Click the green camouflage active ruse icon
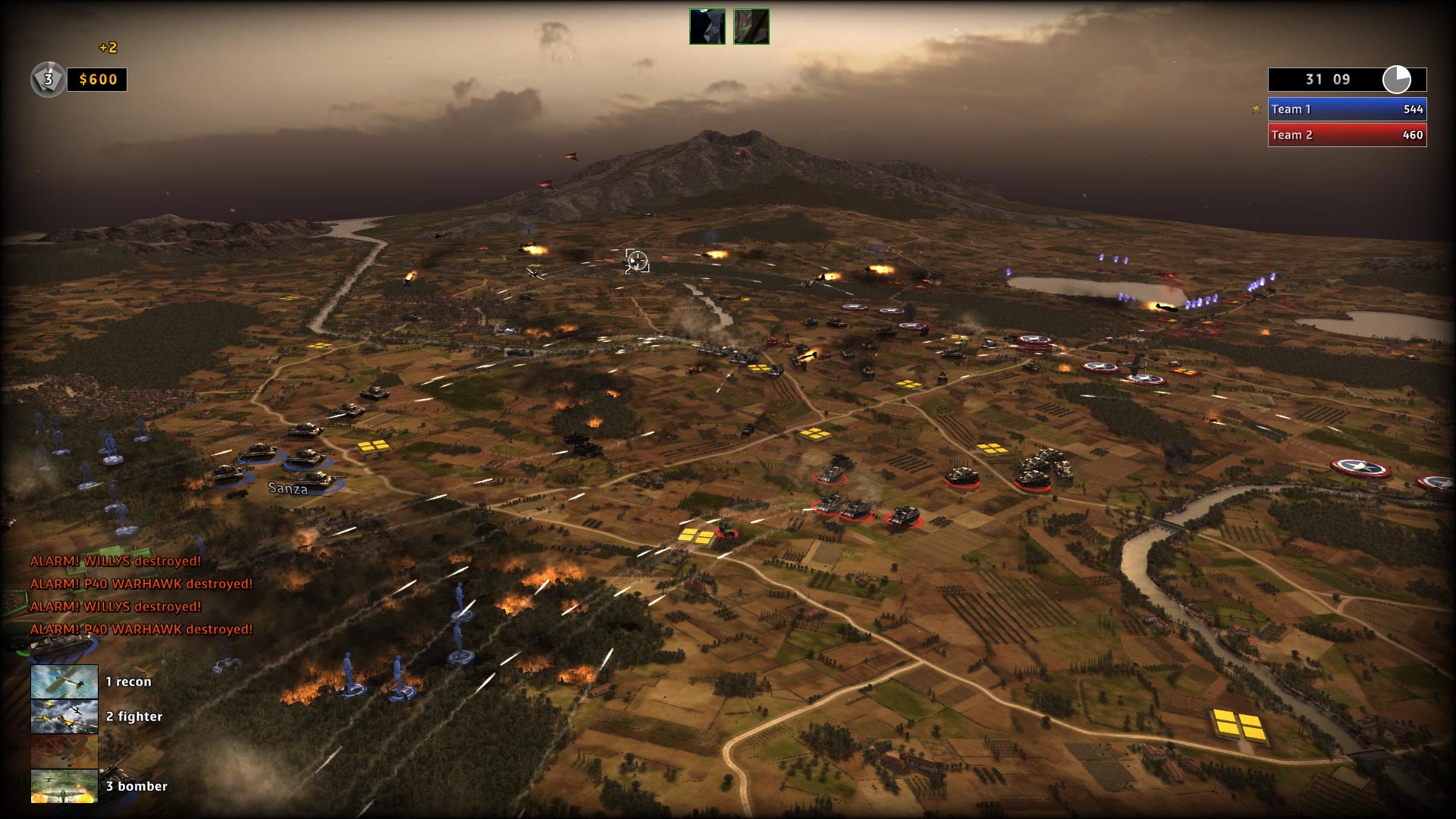This screenshot has width=1456, height=819. click(x=751, y=27)
